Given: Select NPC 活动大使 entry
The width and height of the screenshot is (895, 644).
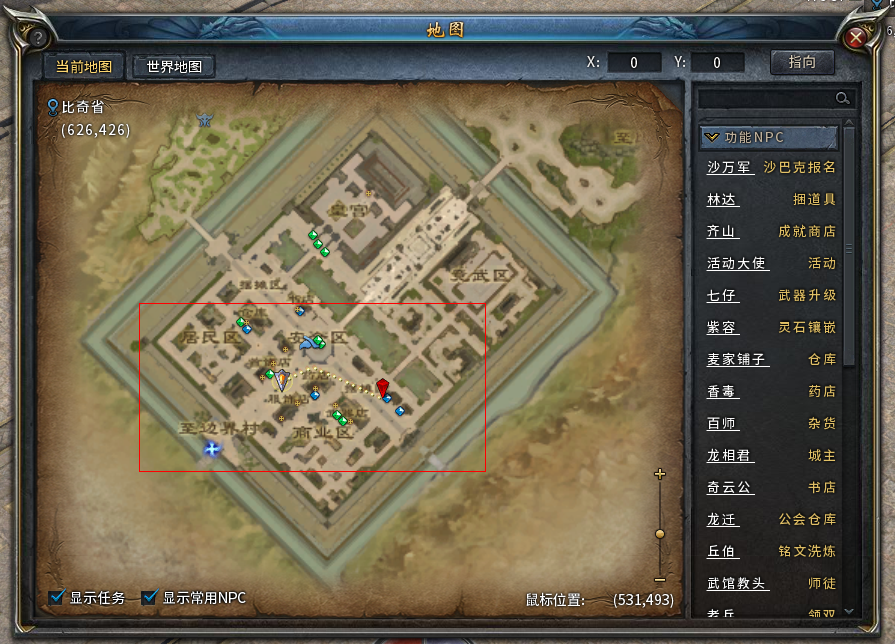Looking at the screenshot, I should [x=736, y=264].
